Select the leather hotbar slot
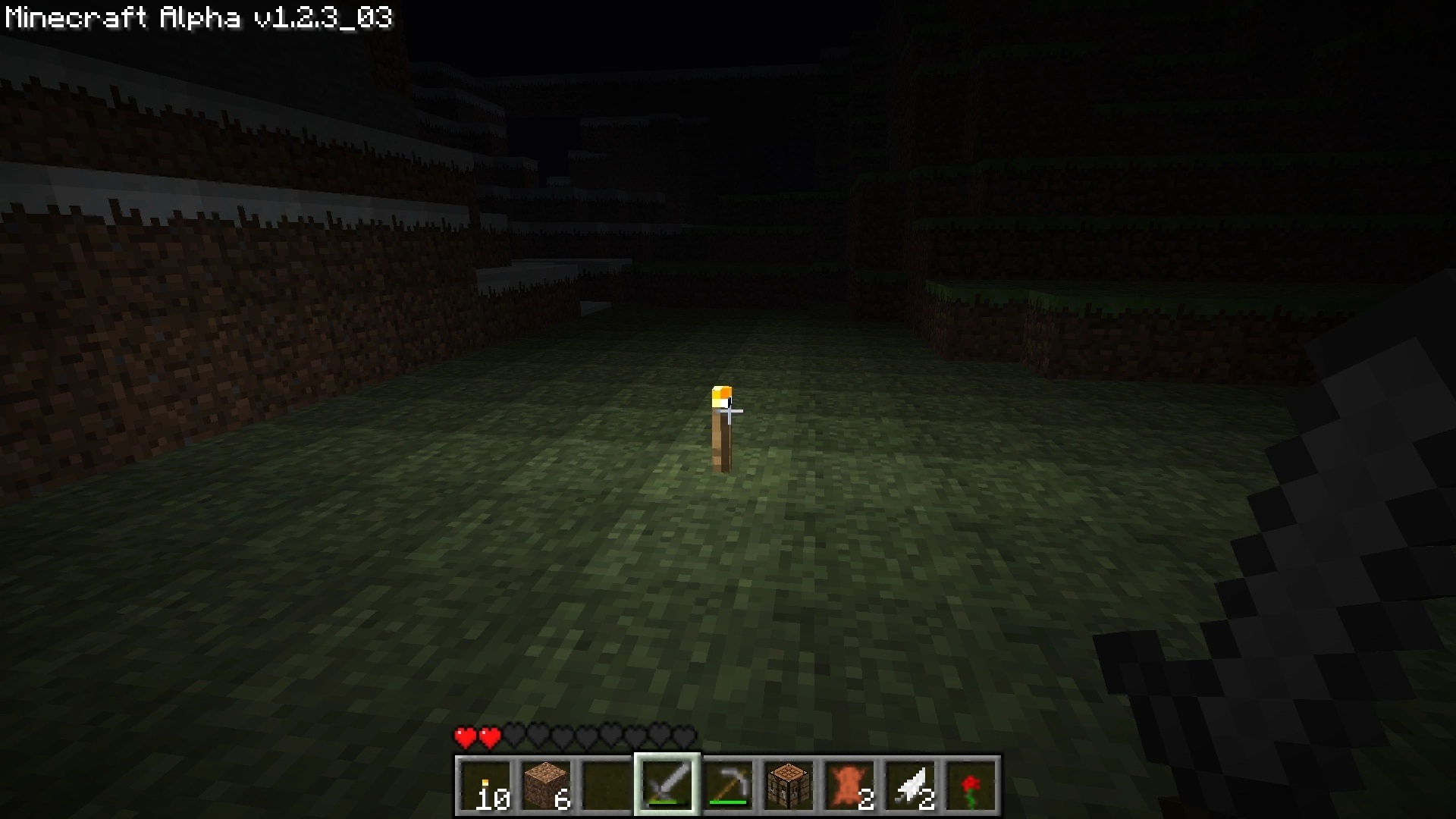 pos(849,786)
